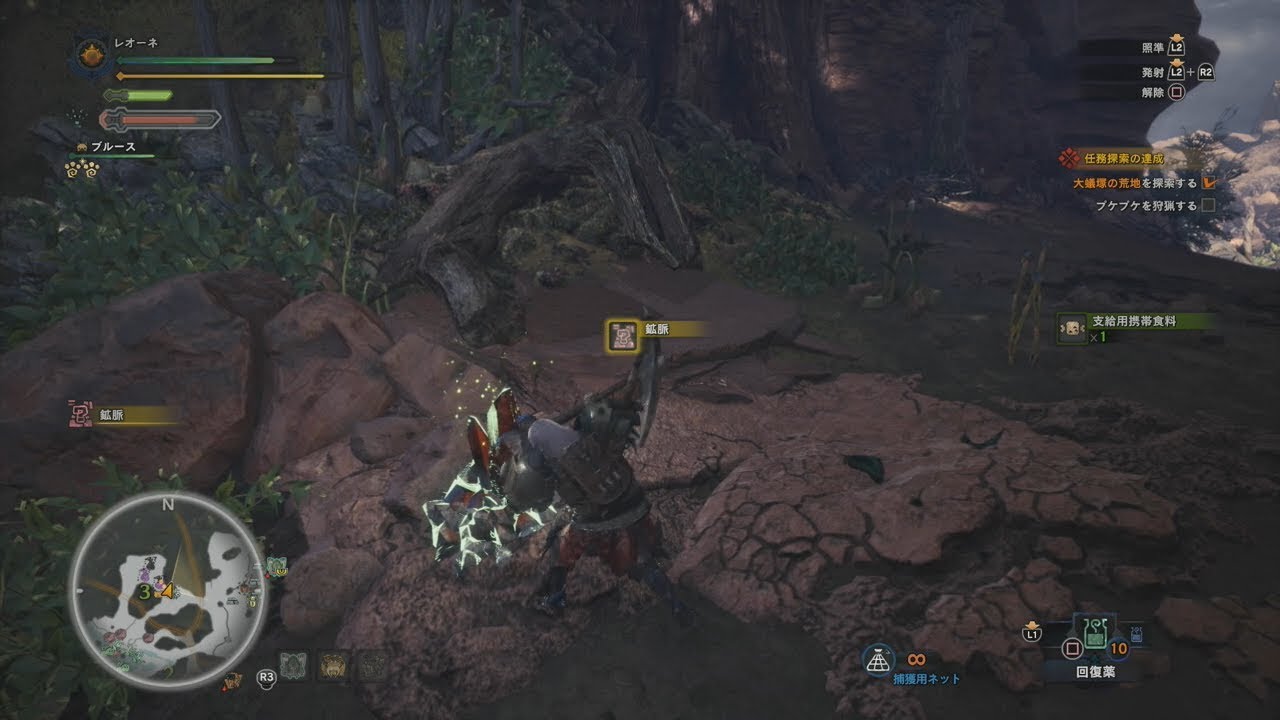1280x720 pixels.
Task: Click the L1 prompt above the item bar
Action: (1032, 634)
